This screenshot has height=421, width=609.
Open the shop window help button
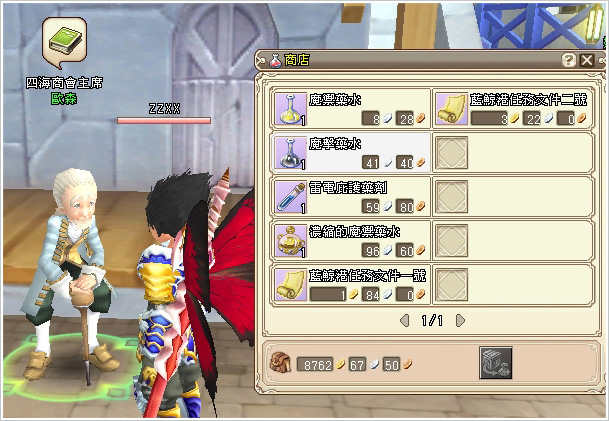[569, 60]
